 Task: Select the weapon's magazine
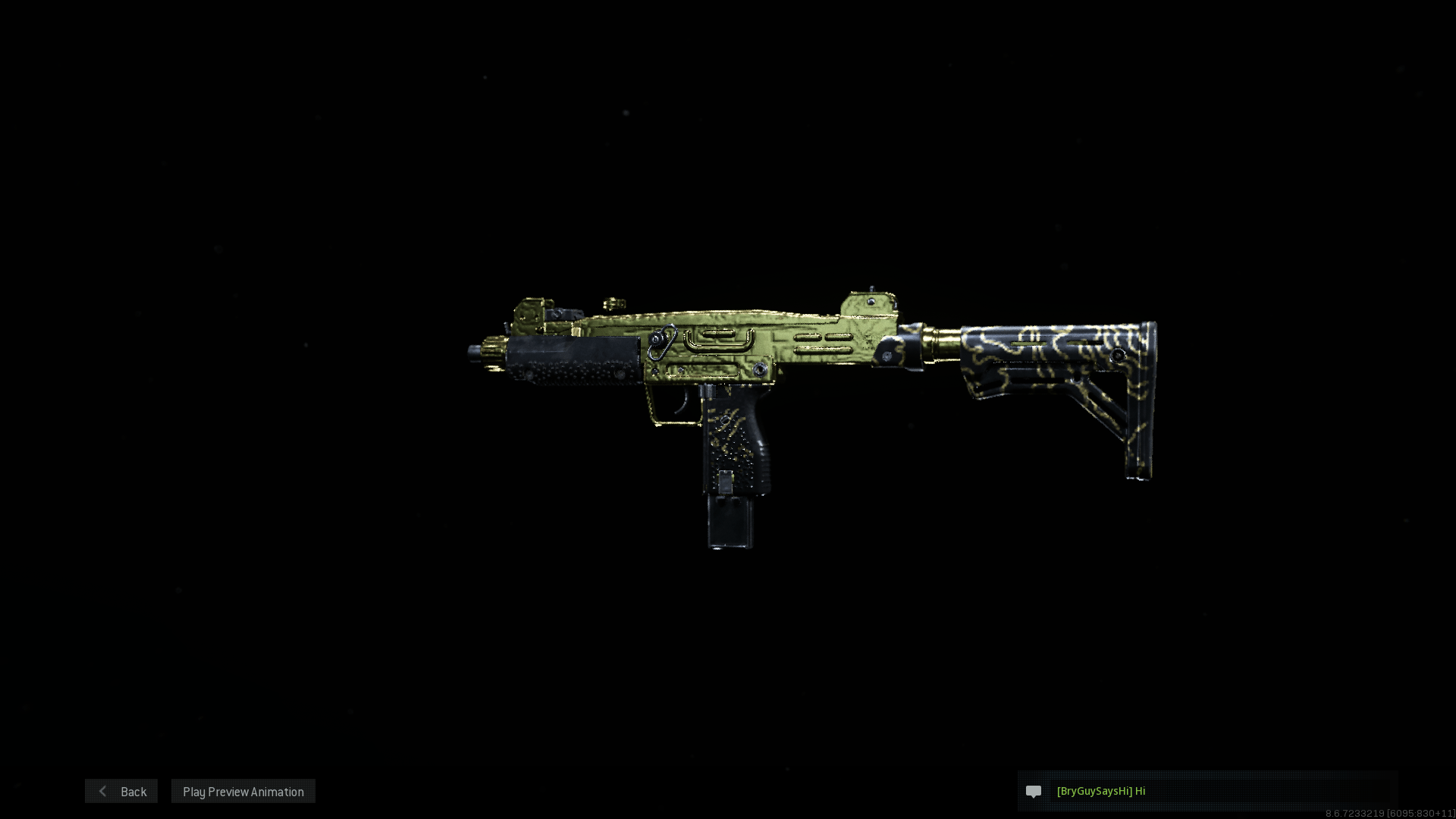pyautogui.click(x=728, y=523)
